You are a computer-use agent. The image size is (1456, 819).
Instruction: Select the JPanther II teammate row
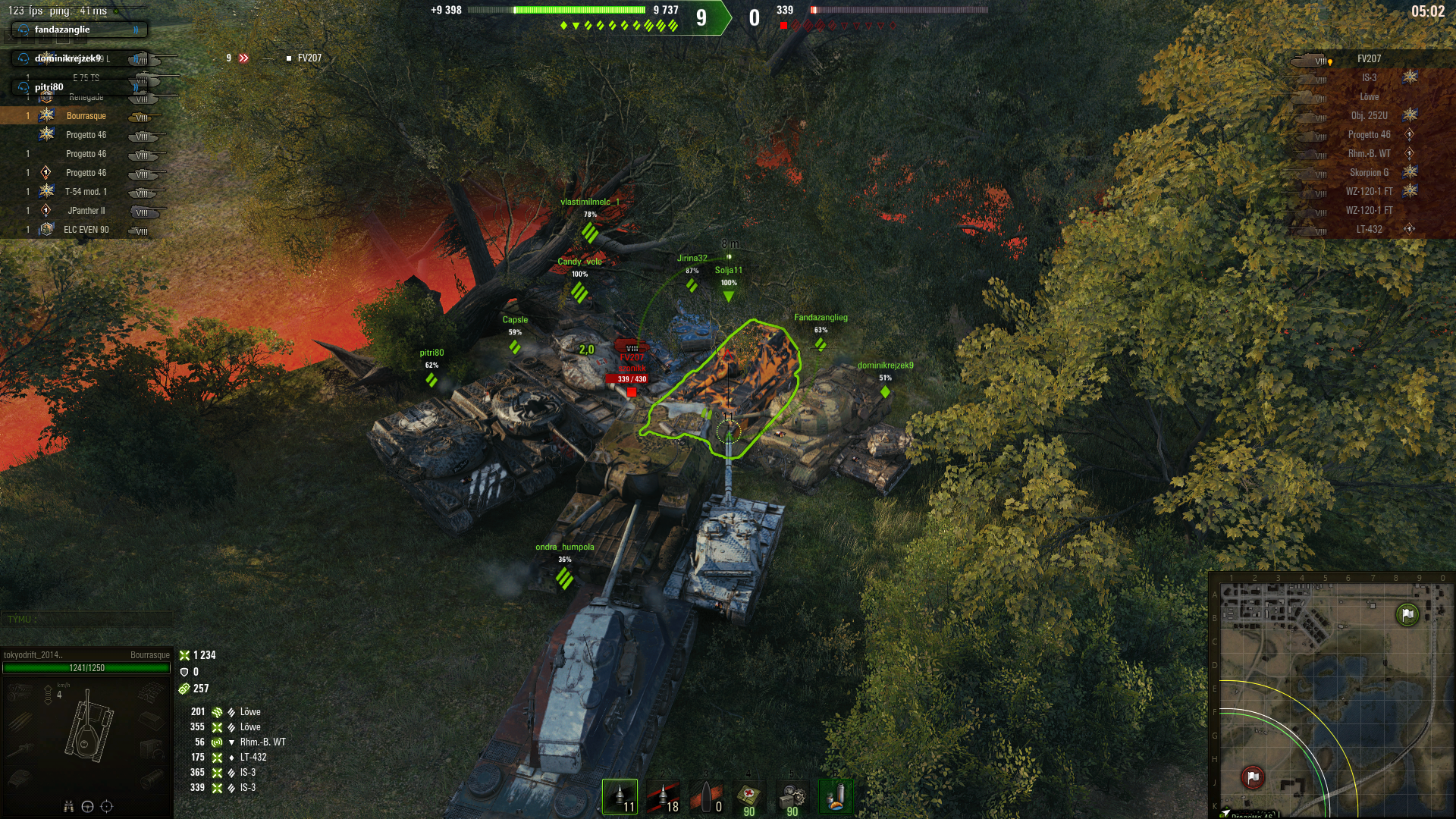coord(86,211)
